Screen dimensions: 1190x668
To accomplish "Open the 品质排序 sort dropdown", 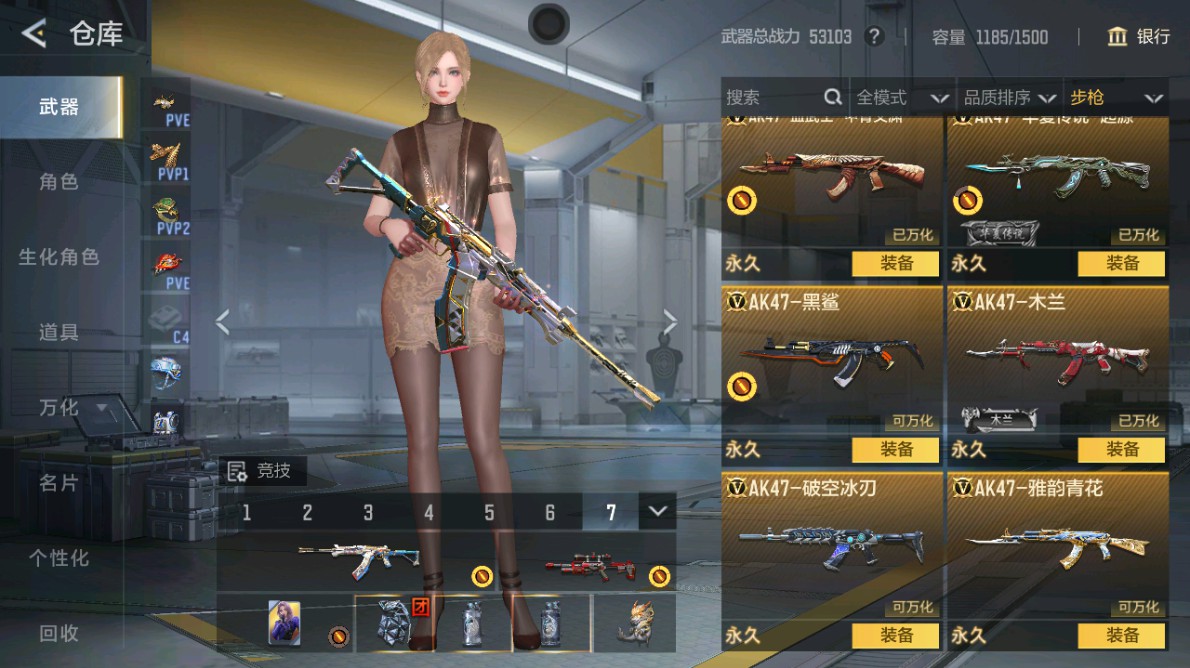I will coord(1010,97).
